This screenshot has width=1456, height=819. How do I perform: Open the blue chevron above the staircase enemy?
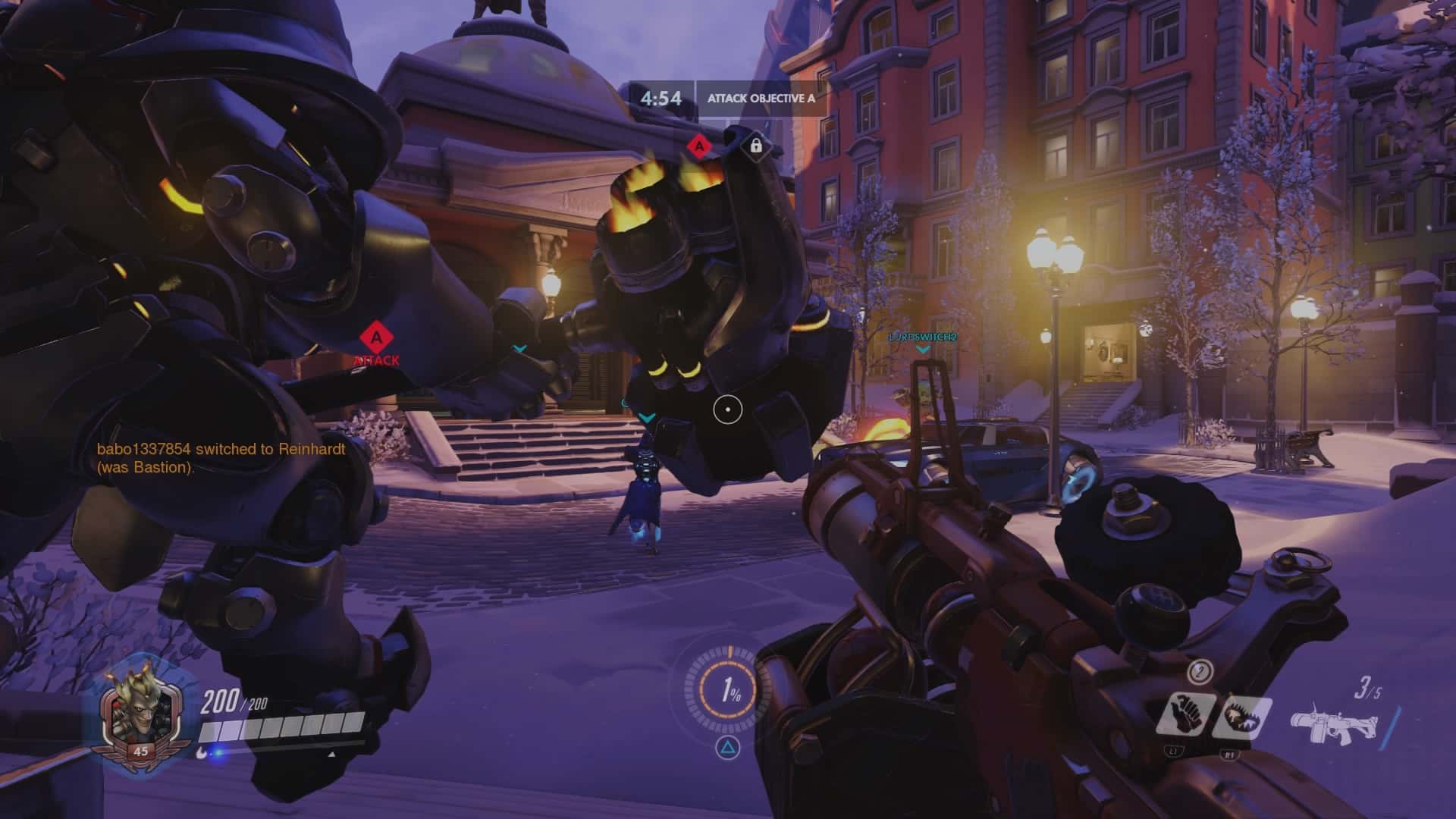pyautogui.click(x=648, y=416)
